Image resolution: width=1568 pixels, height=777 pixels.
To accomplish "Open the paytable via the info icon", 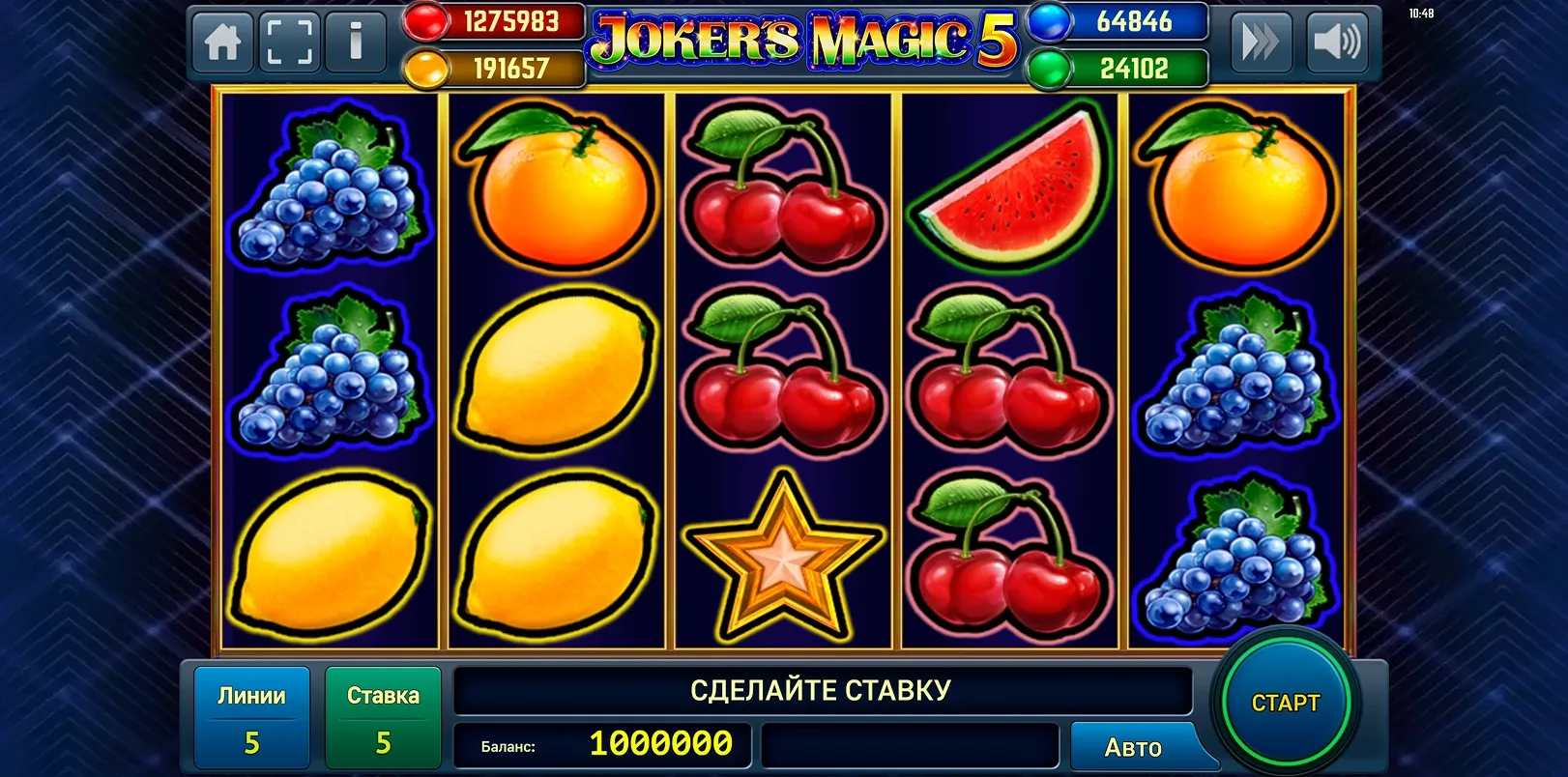I will [x=354, y=41].
